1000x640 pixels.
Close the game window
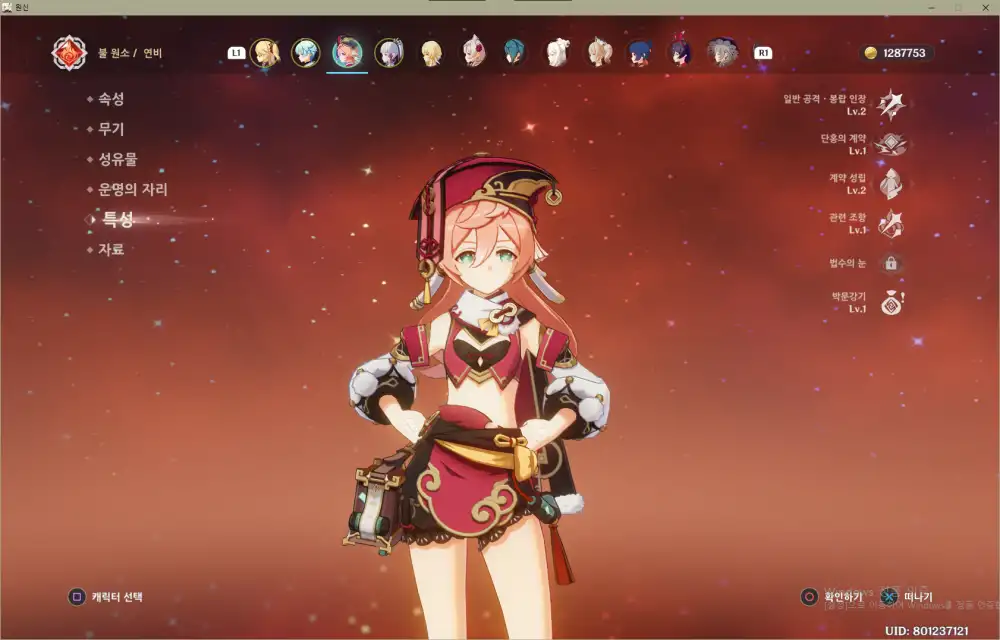[x=982, y=7]
